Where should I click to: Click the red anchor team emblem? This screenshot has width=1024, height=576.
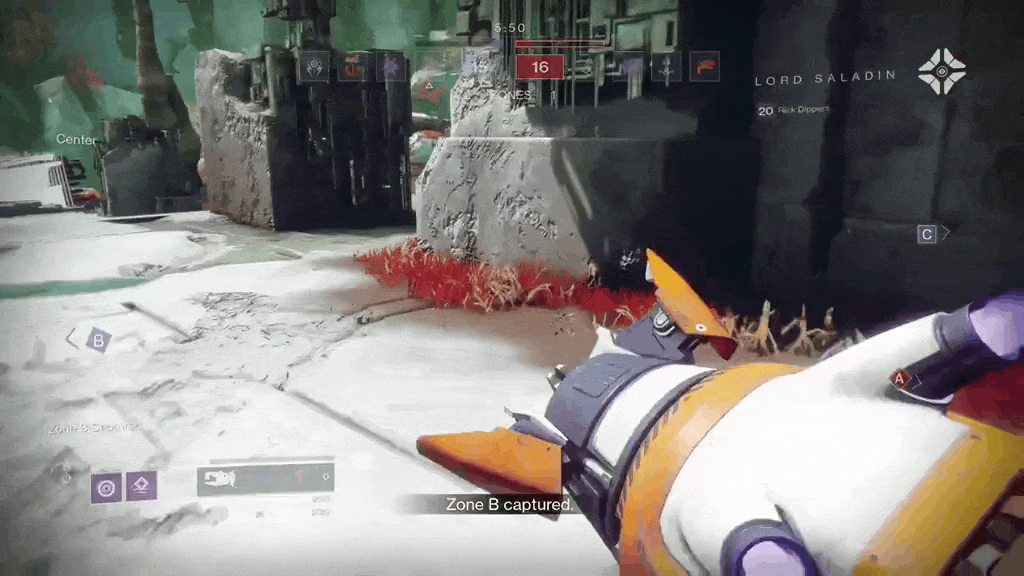click(352, 67)
